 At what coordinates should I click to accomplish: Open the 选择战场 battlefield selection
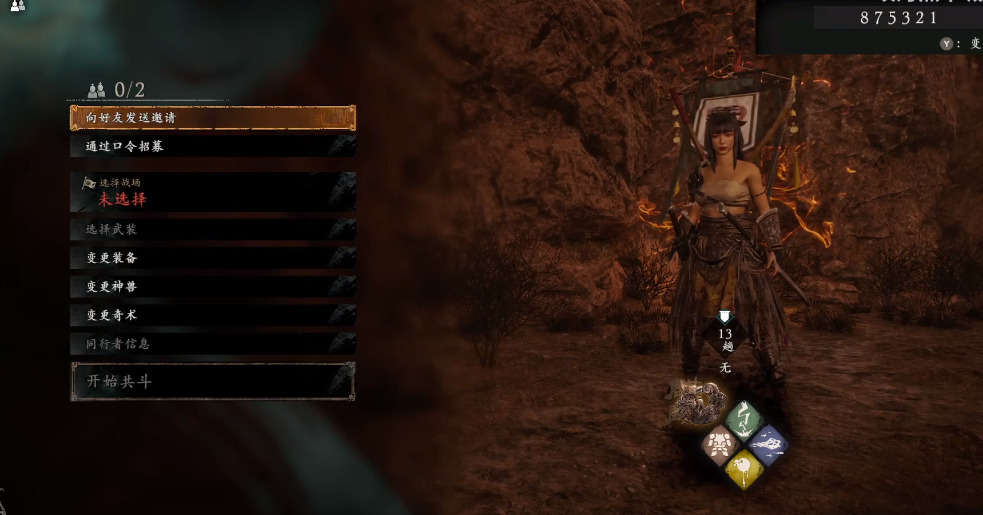coord(212,192)
